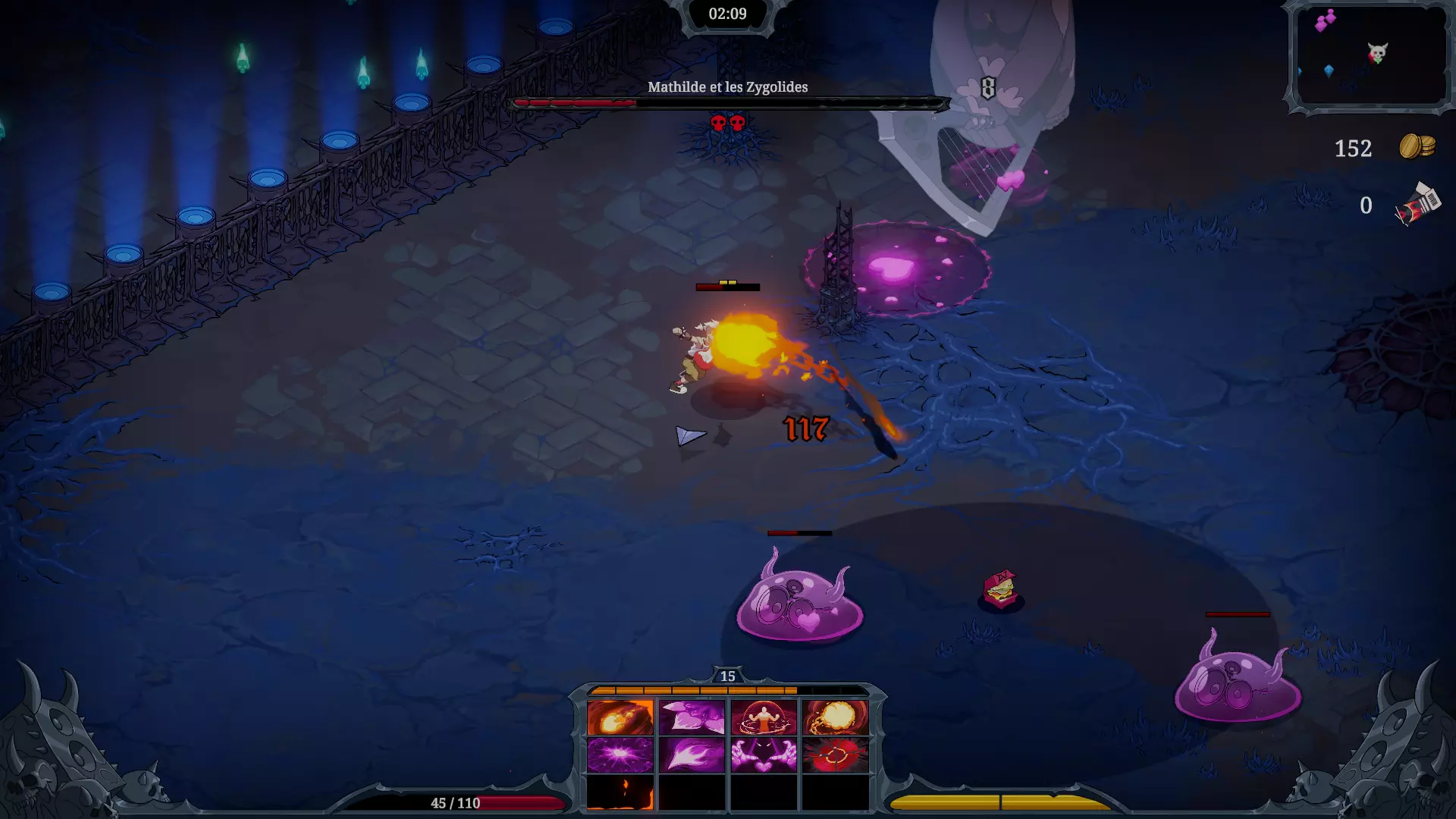Cast the chained fire orb skill
The image size is (1456, 819).
click(x=835, y=717)
